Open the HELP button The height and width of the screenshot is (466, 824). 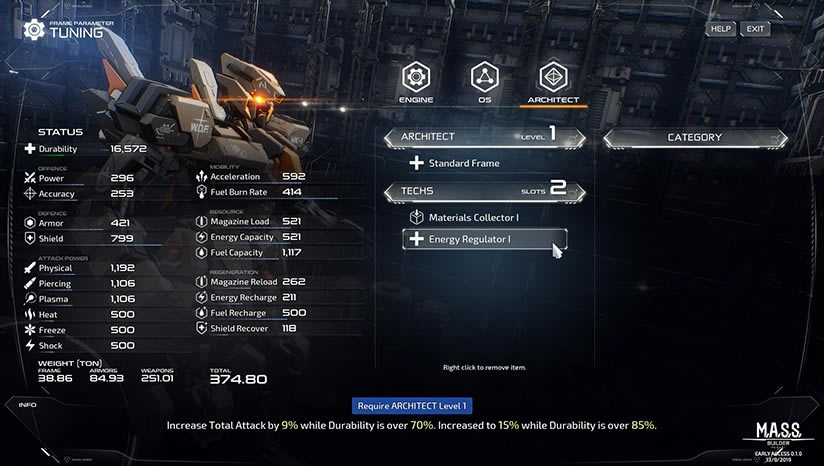click(x=720, y=29)
